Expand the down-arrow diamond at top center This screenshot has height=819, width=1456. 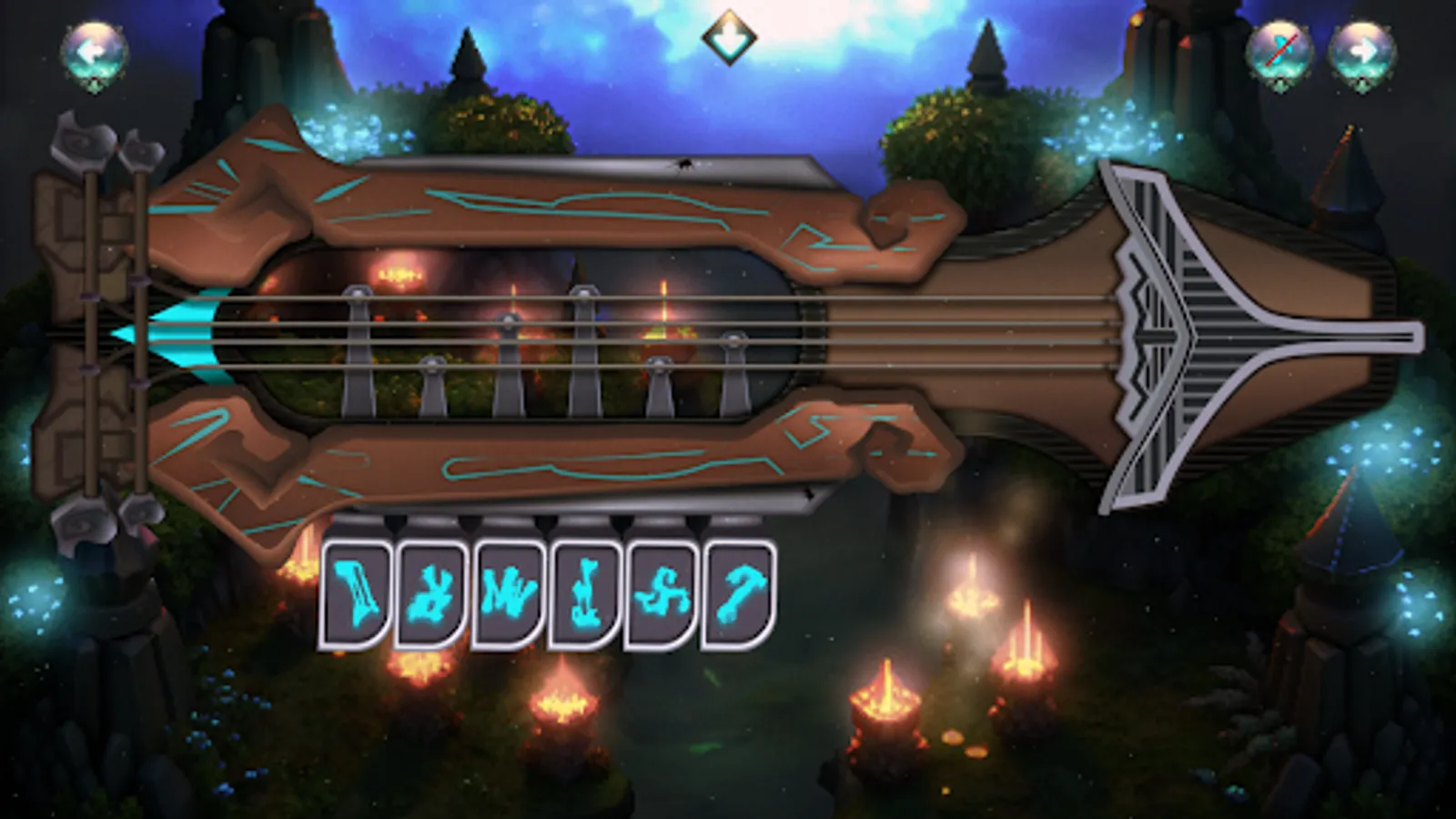[728, 36]
